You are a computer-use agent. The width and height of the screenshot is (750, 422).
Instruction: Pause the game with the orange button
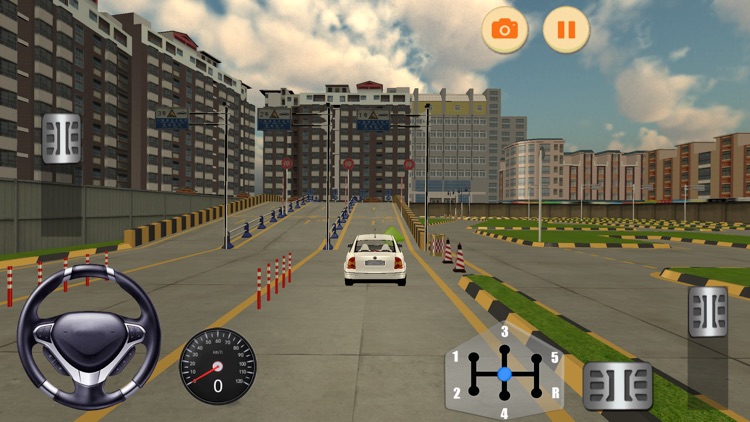click(x=566, y=30)
